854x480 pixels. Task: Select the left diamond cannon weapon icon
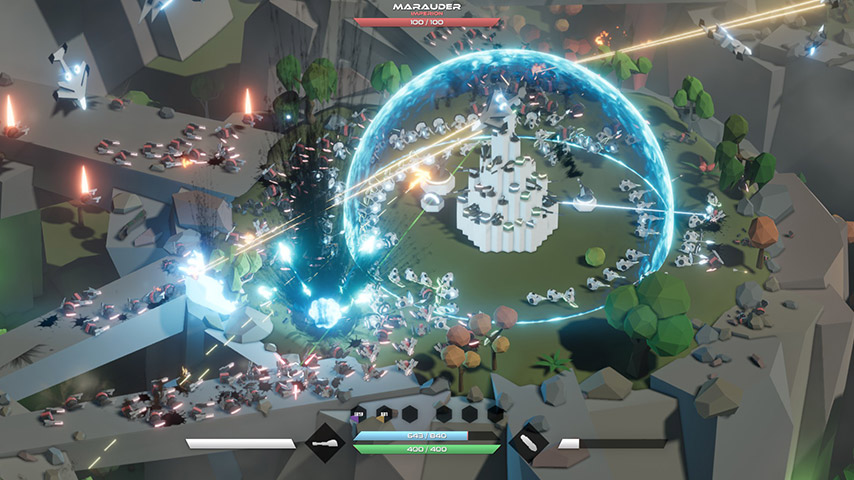tap(325, 443)
